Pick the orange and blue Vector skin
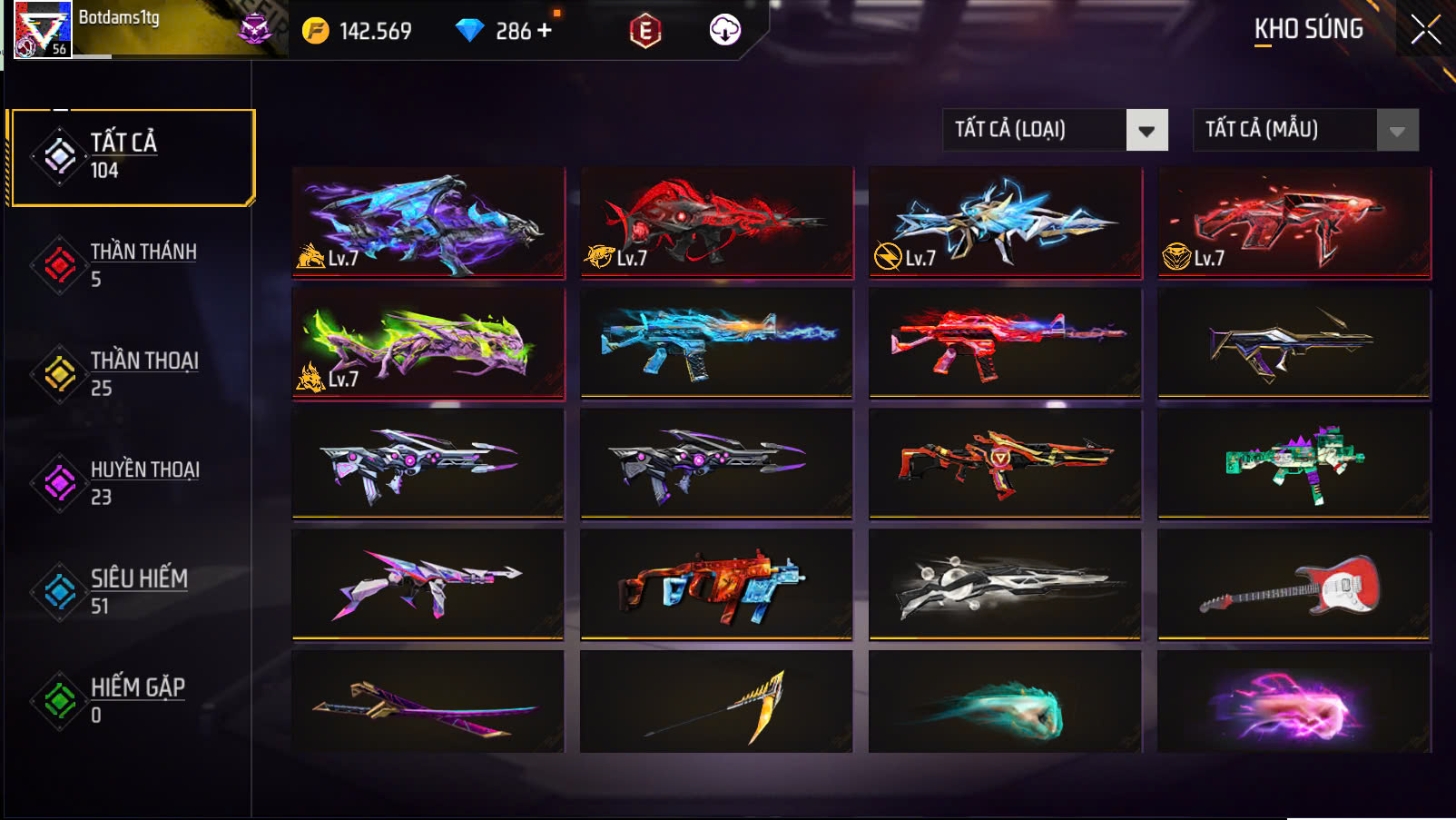This screenshot has height=820, width=1456. 716,585
